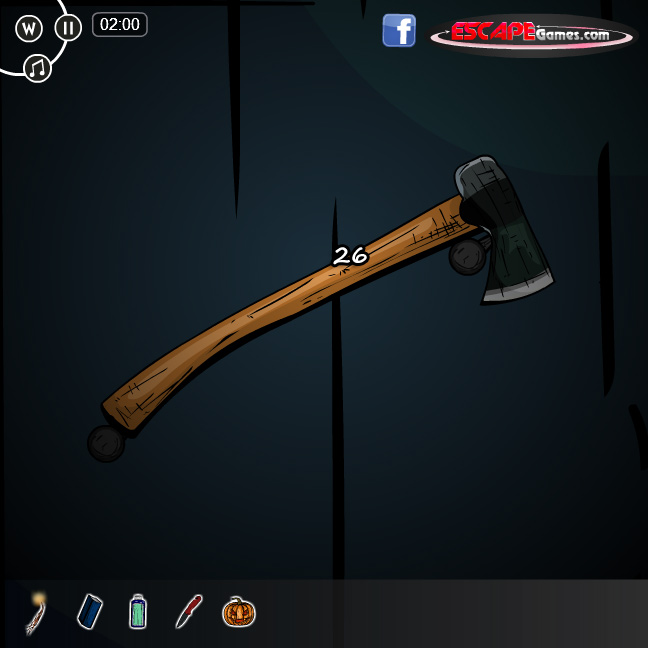
Task: Open the walkthrough with the W button
Action: [29, 28]
